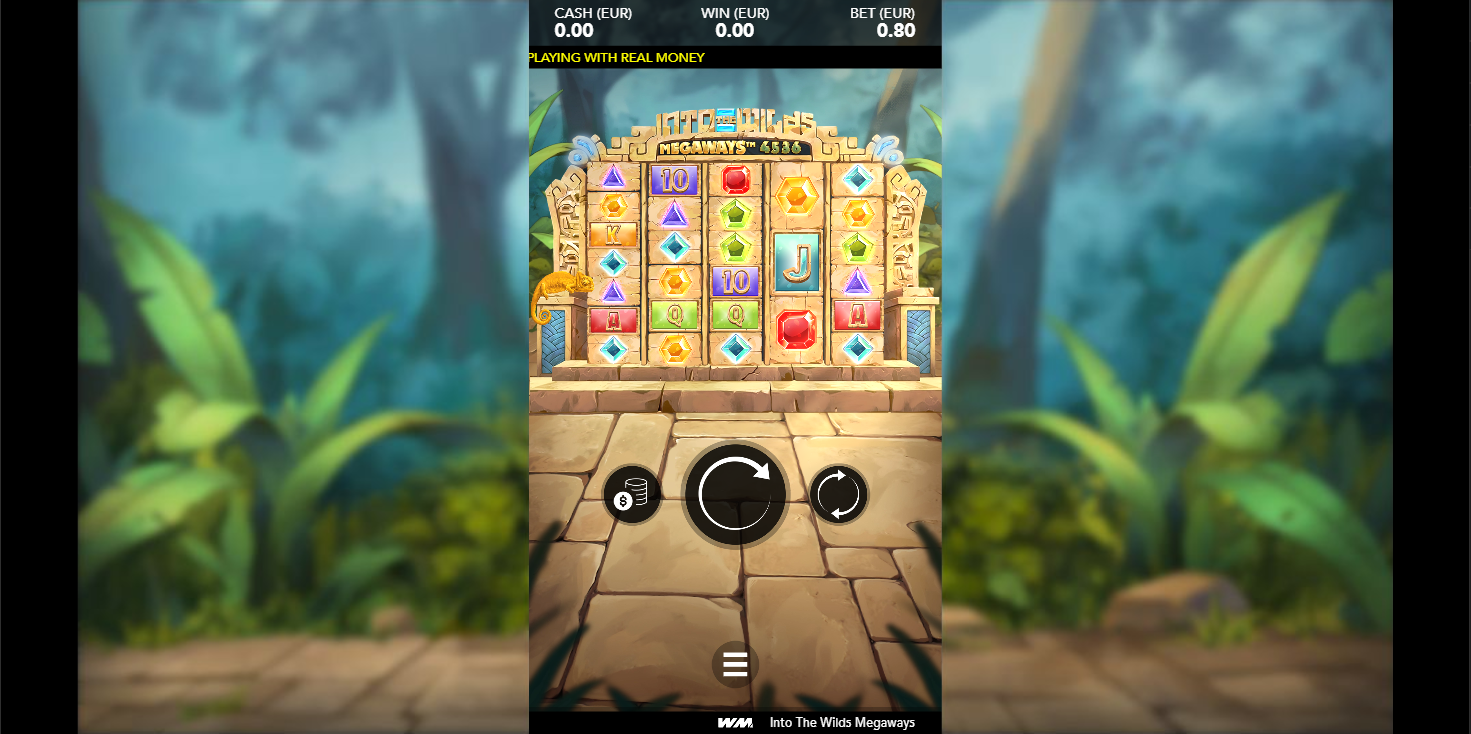Start autoplay with the double-arrow icon
Image resolution: width=1471 pixels, height=734 pixels.
839,494
